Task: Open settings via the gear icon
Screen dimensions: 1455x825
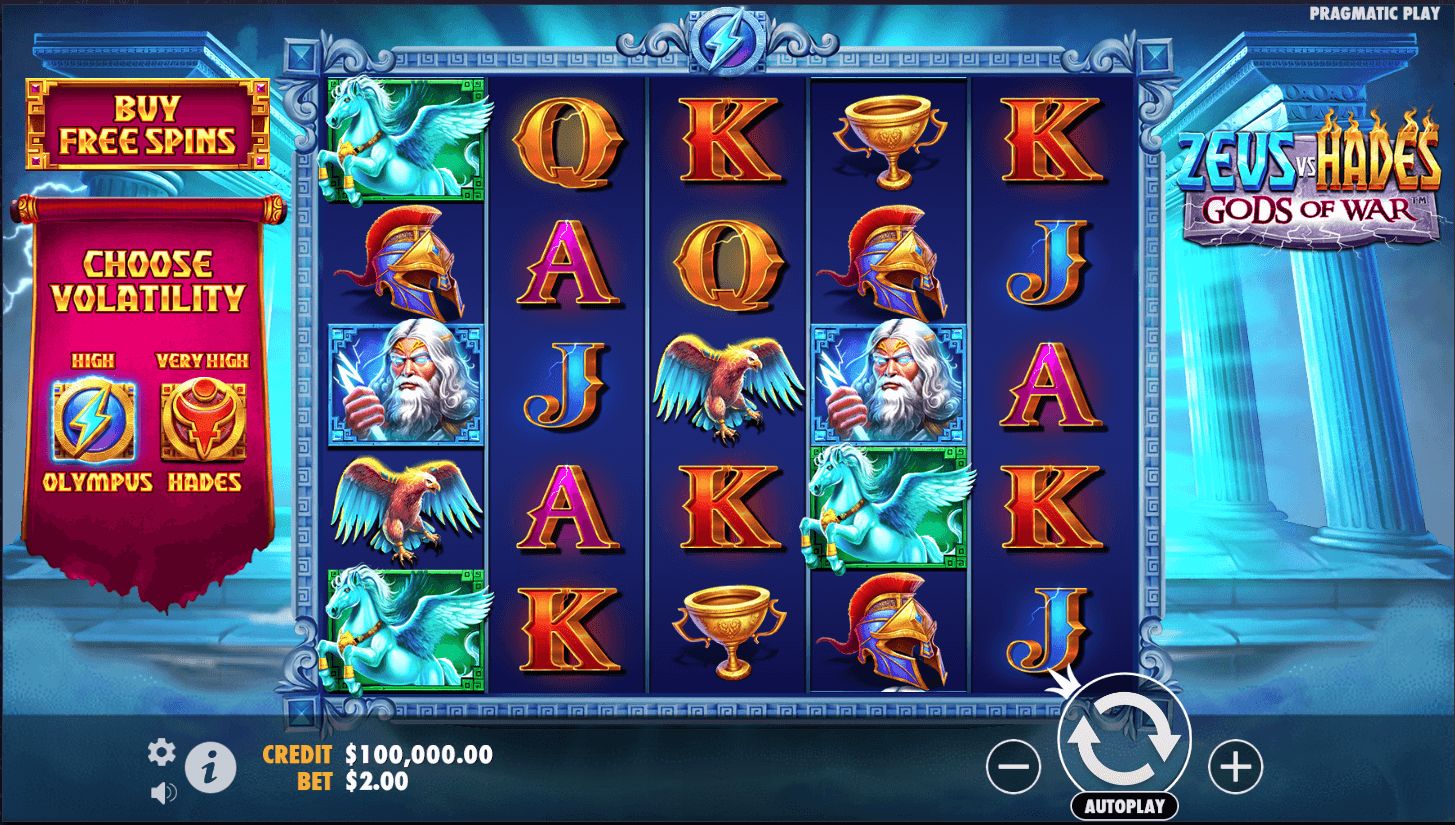Action: click(161, 753)
